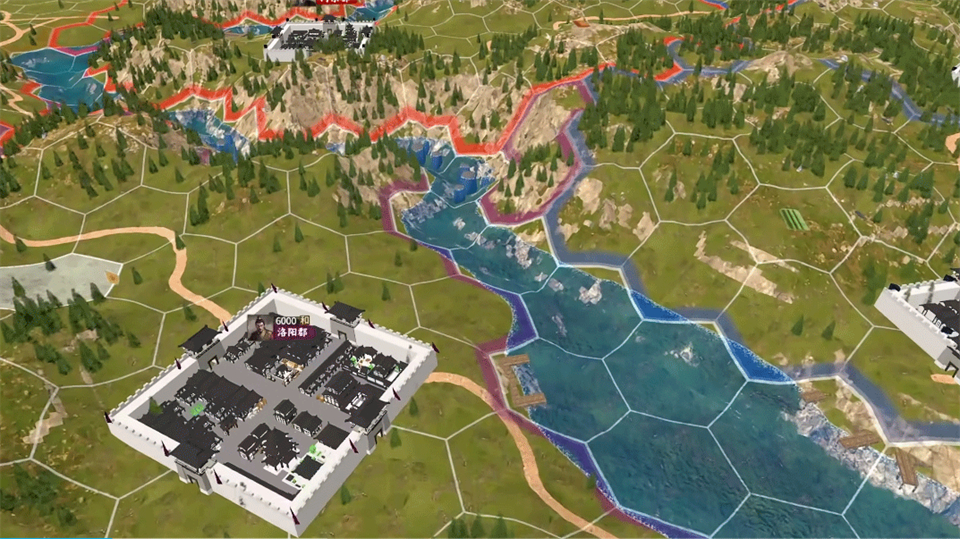The height and width of the screenshot is (539, 960).
Task: Click the governor portrait beside 洛阳郡
Action: (x=262, y=327)
